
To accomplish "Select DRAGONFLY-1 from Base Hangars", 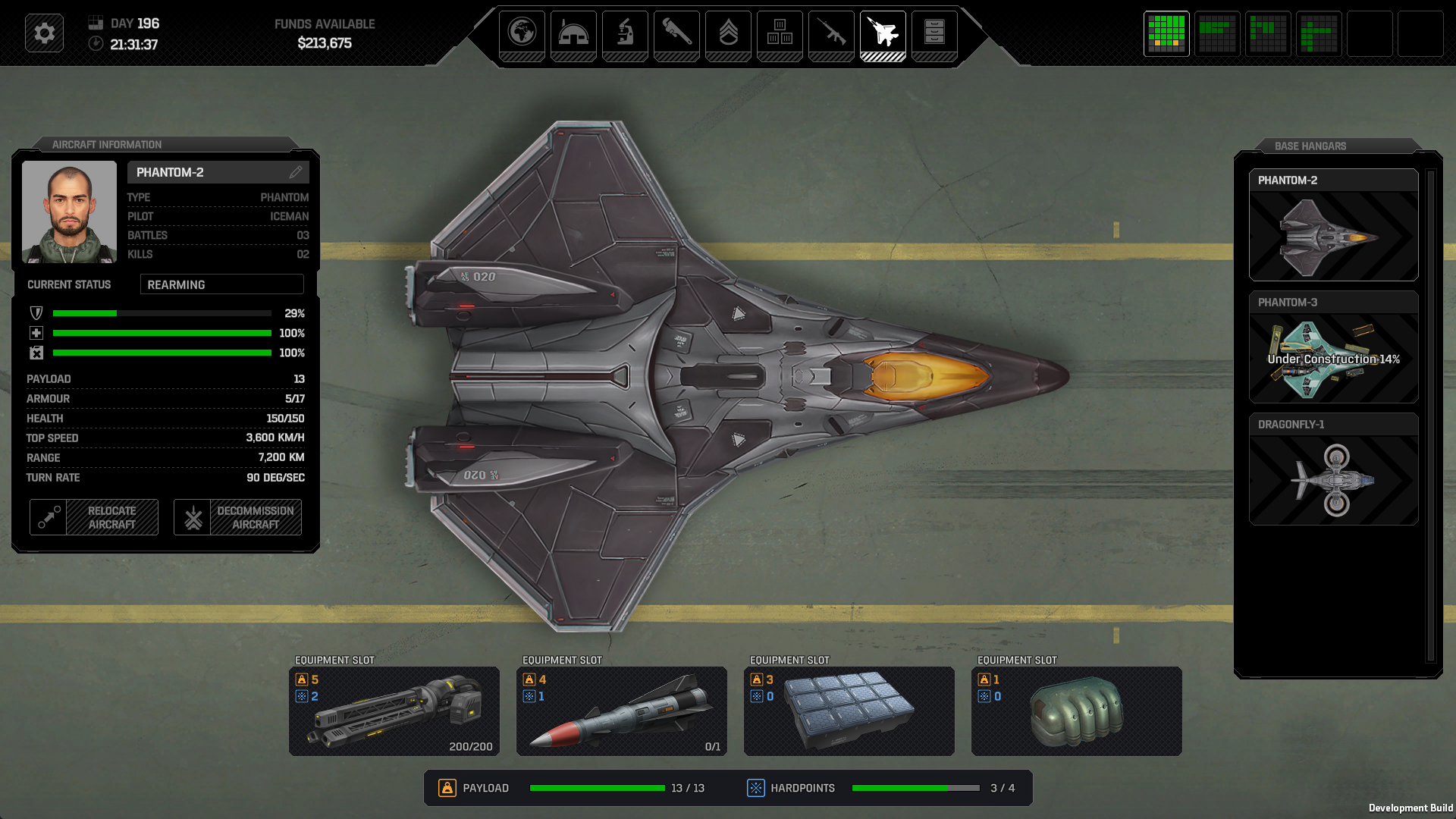I will [x=1333, y=470].
